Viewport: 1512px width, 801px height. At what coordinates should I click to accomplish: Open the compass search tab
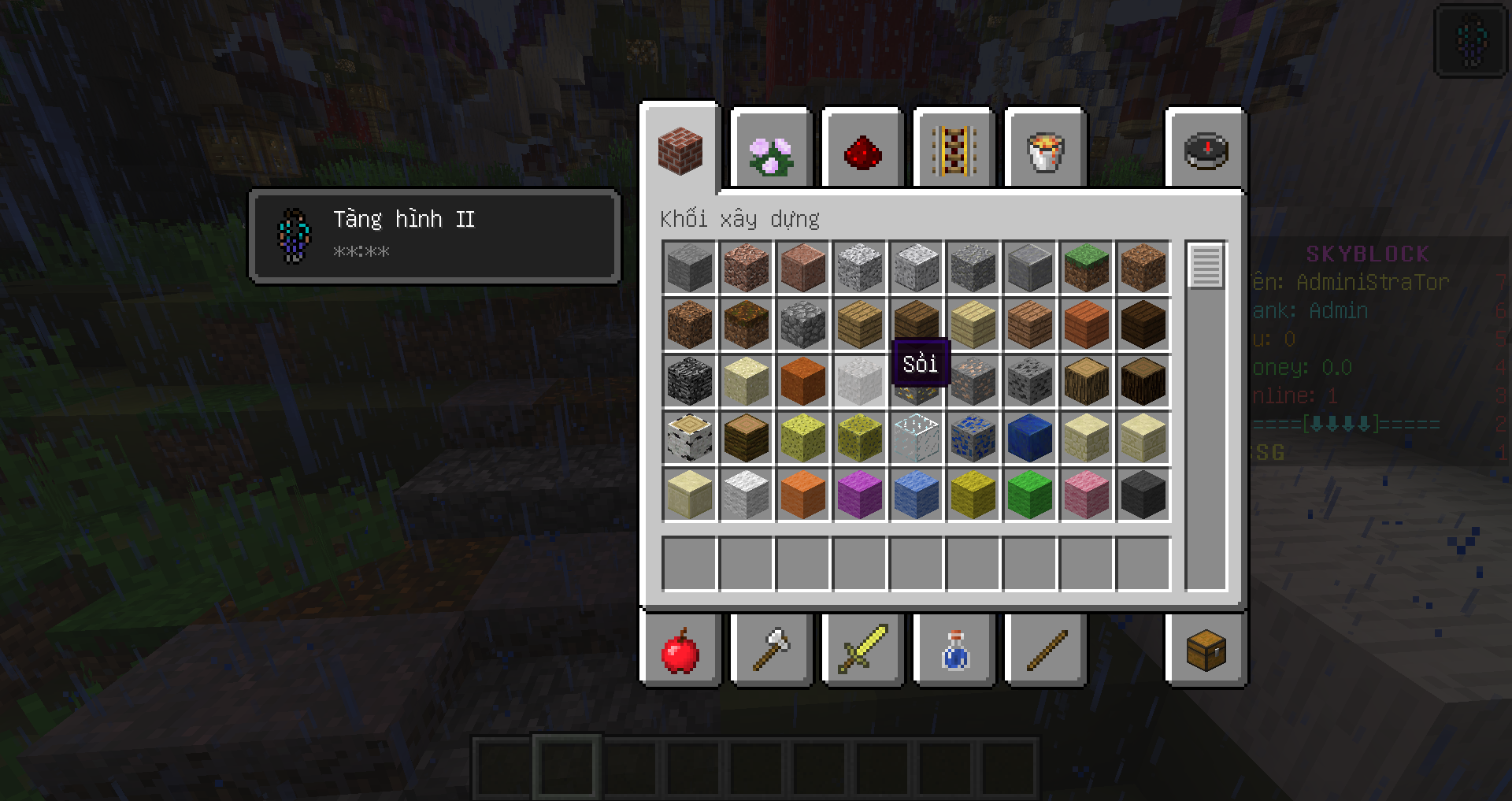point(1206,151)
